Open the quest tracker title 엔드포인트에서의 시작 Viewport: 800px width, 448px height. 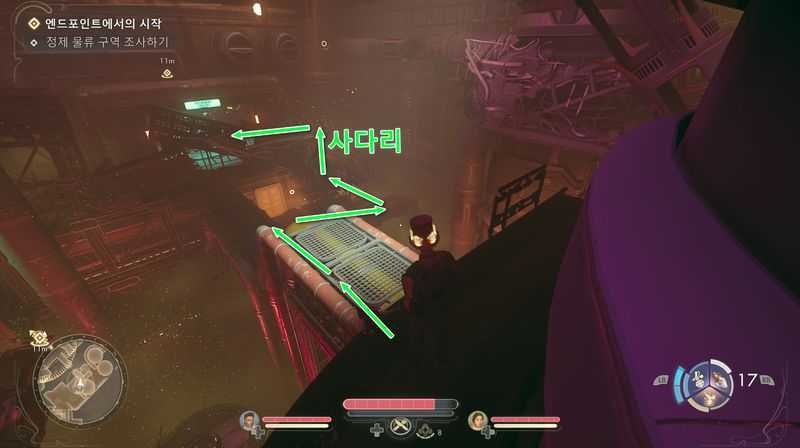[x=101, y=21]
